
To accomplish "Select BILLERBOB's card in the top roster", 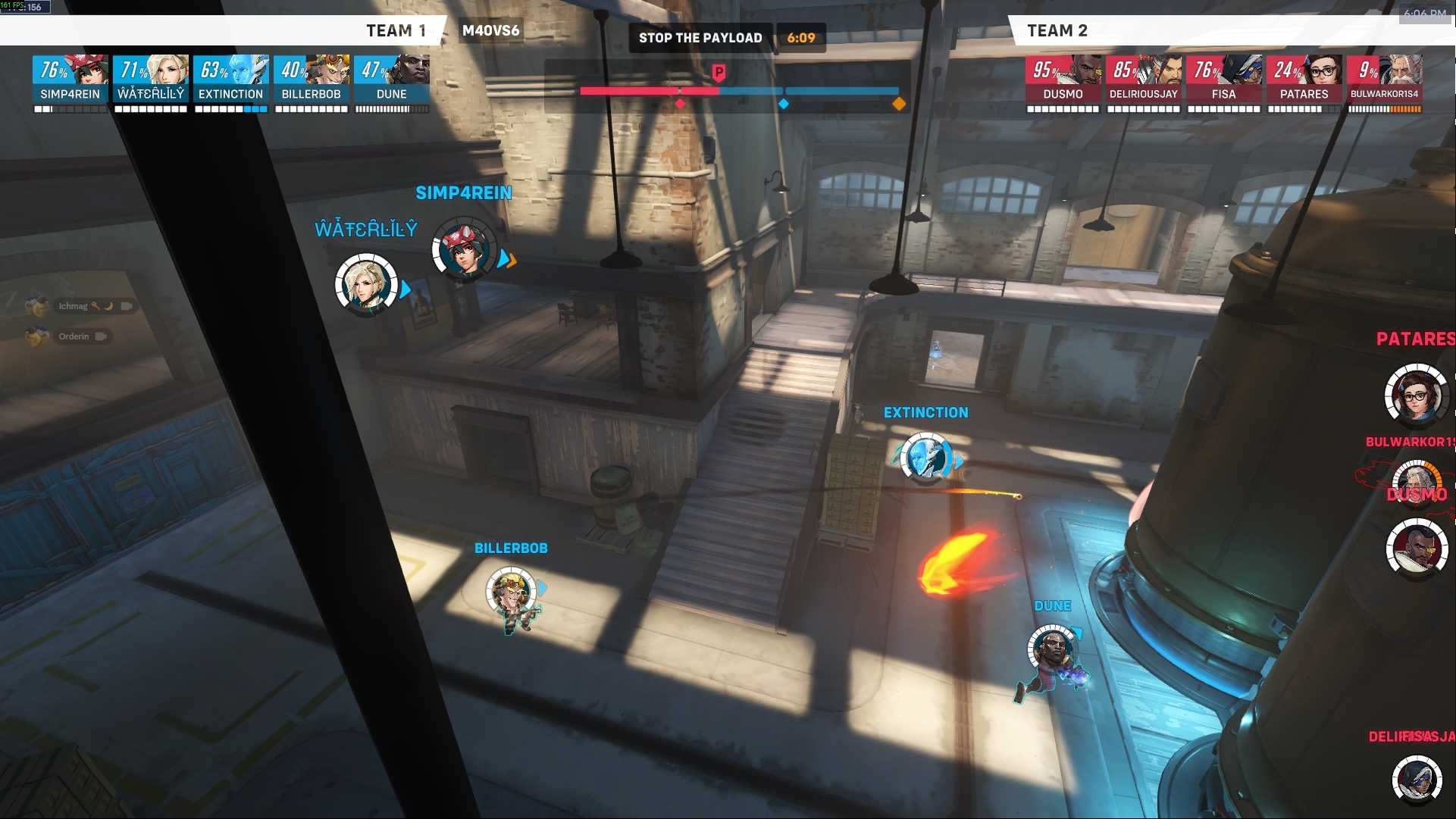I will point(312,79).
